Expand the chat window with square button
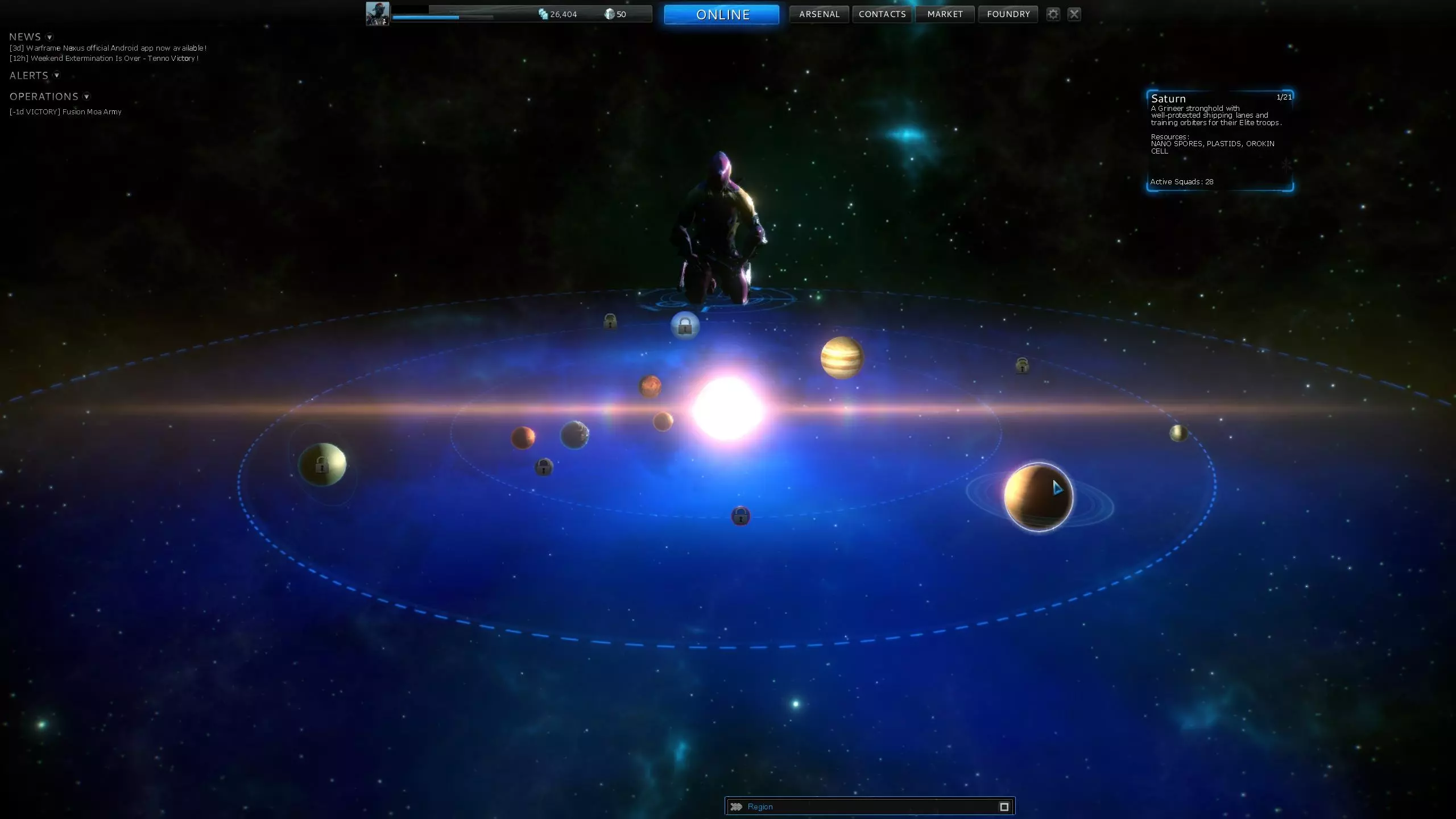This screenshot has height=819, width=1456. pyautogui.click(x=1004, y=806)
